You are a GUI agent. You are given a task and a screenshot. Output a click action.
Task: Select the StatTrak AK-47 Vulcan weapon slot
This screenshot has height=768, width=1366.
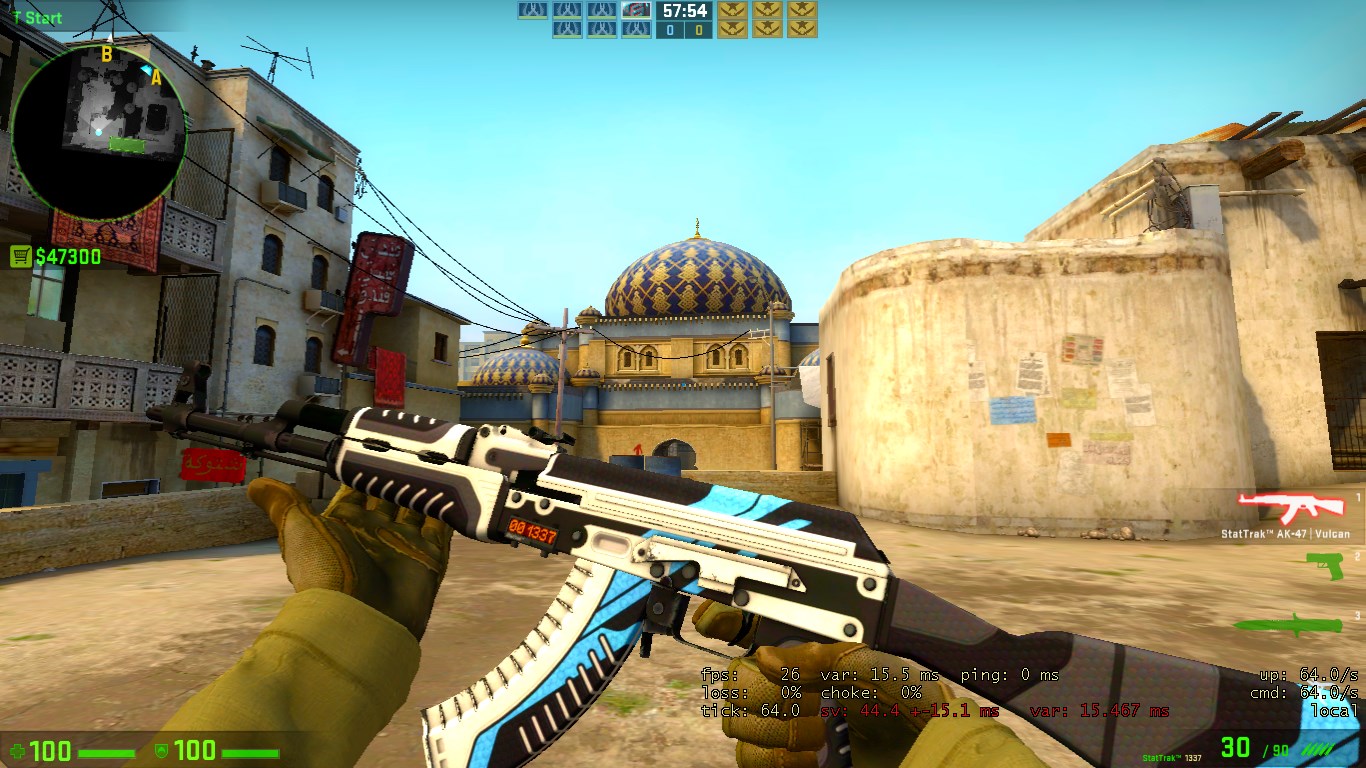(x=1283, y=508)
